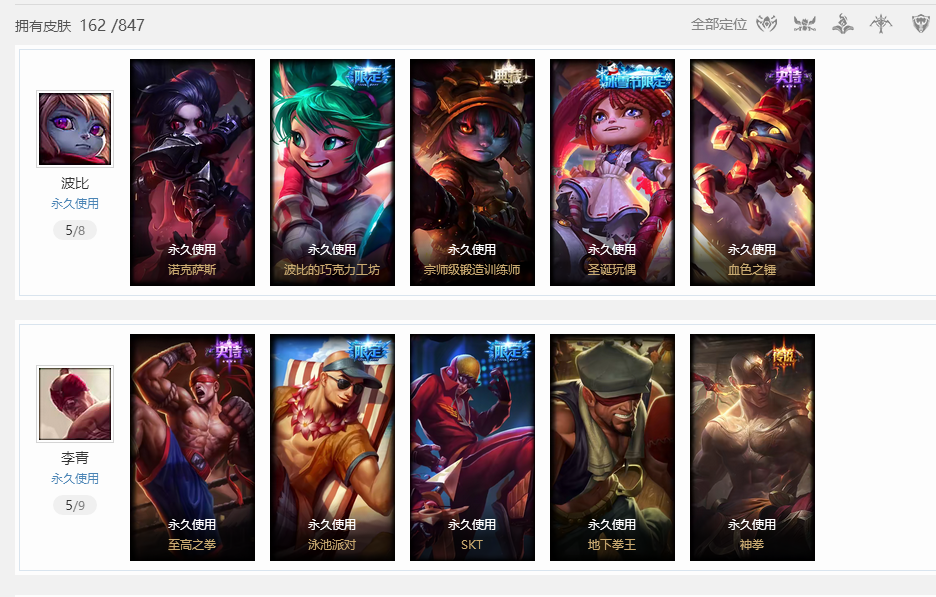View the 宗师级锻造训练师 skin card
Viewport: 936px width, 597px height.
point(472,172)
